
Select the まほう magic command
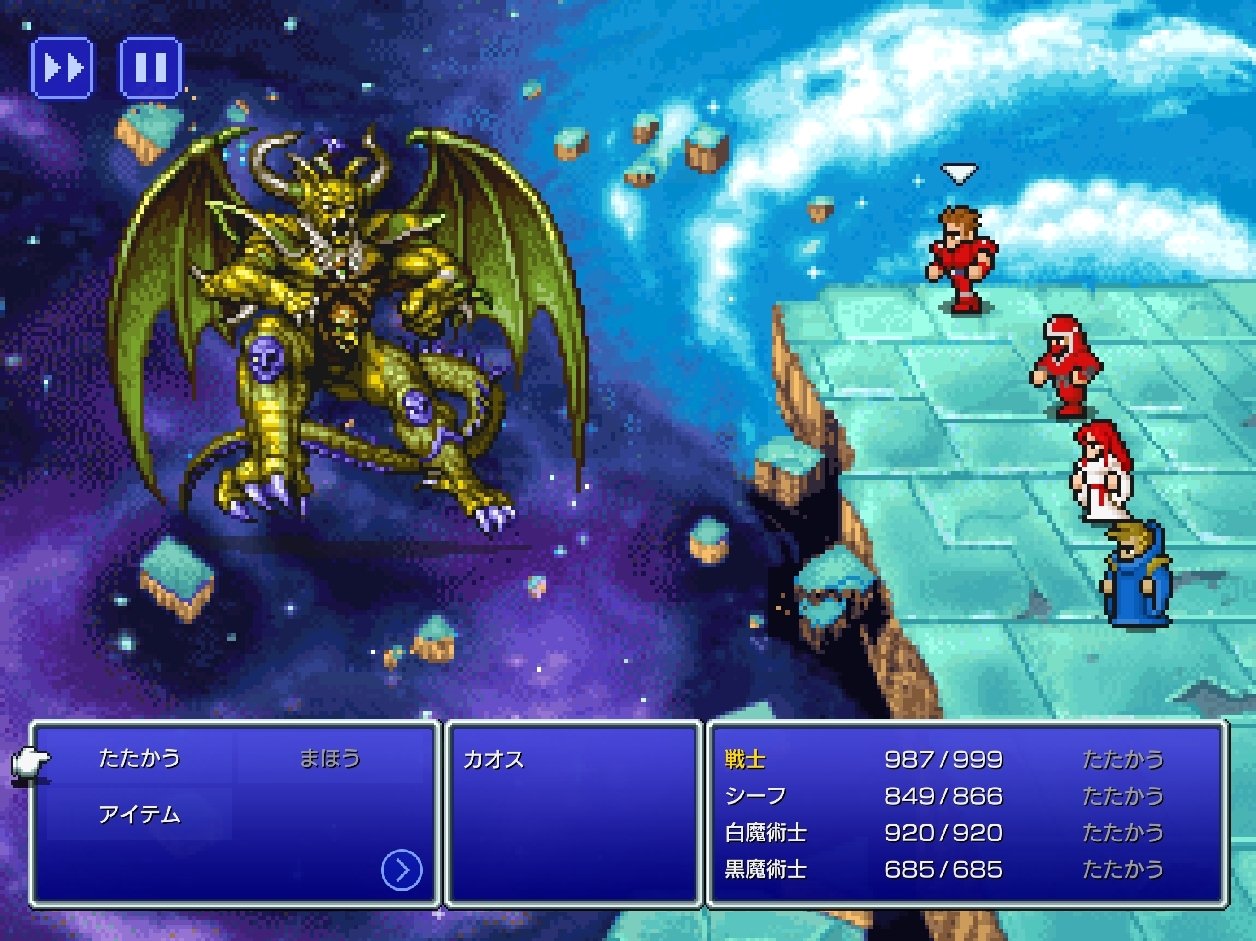coord(329,758)
